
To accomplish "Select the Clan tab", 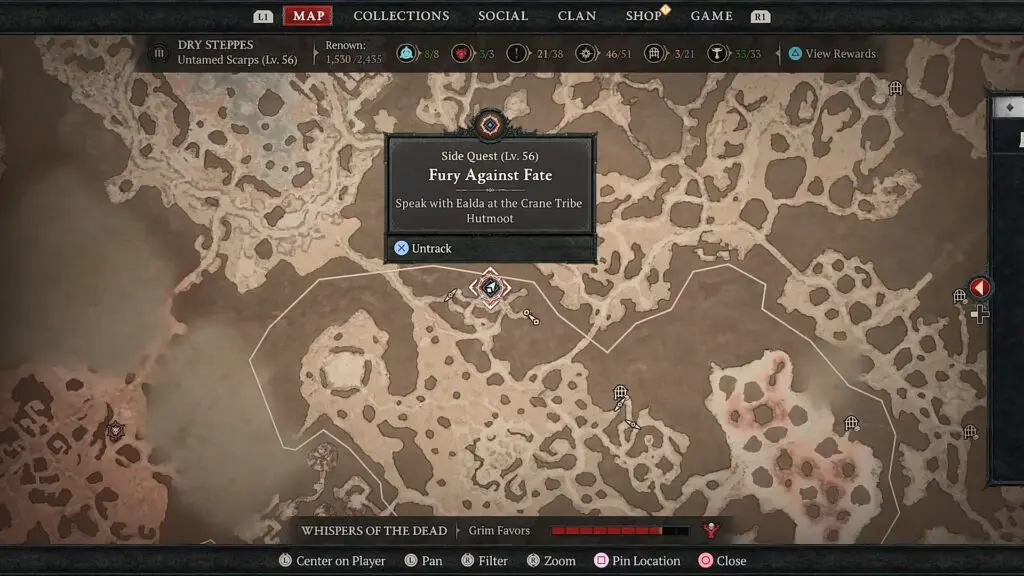I will 577,16.
